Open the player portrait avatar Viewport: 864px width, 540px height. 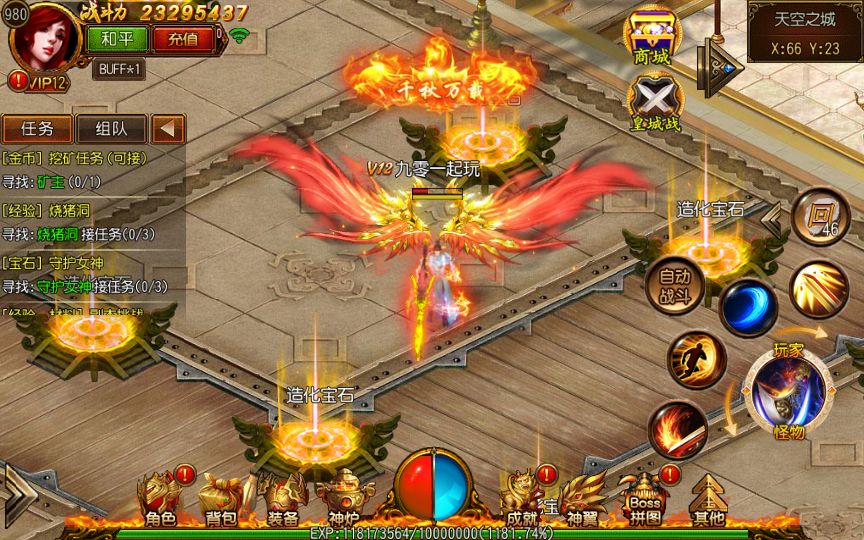[42, 38]
